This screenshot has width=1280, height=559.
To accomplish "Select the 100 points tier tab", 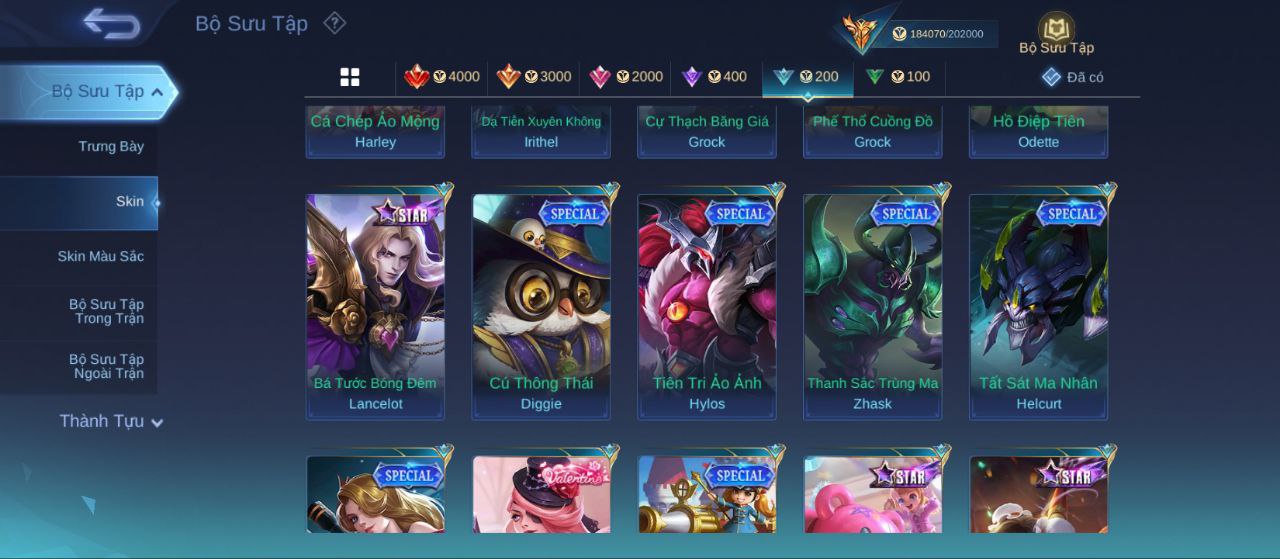I will 898,77.
